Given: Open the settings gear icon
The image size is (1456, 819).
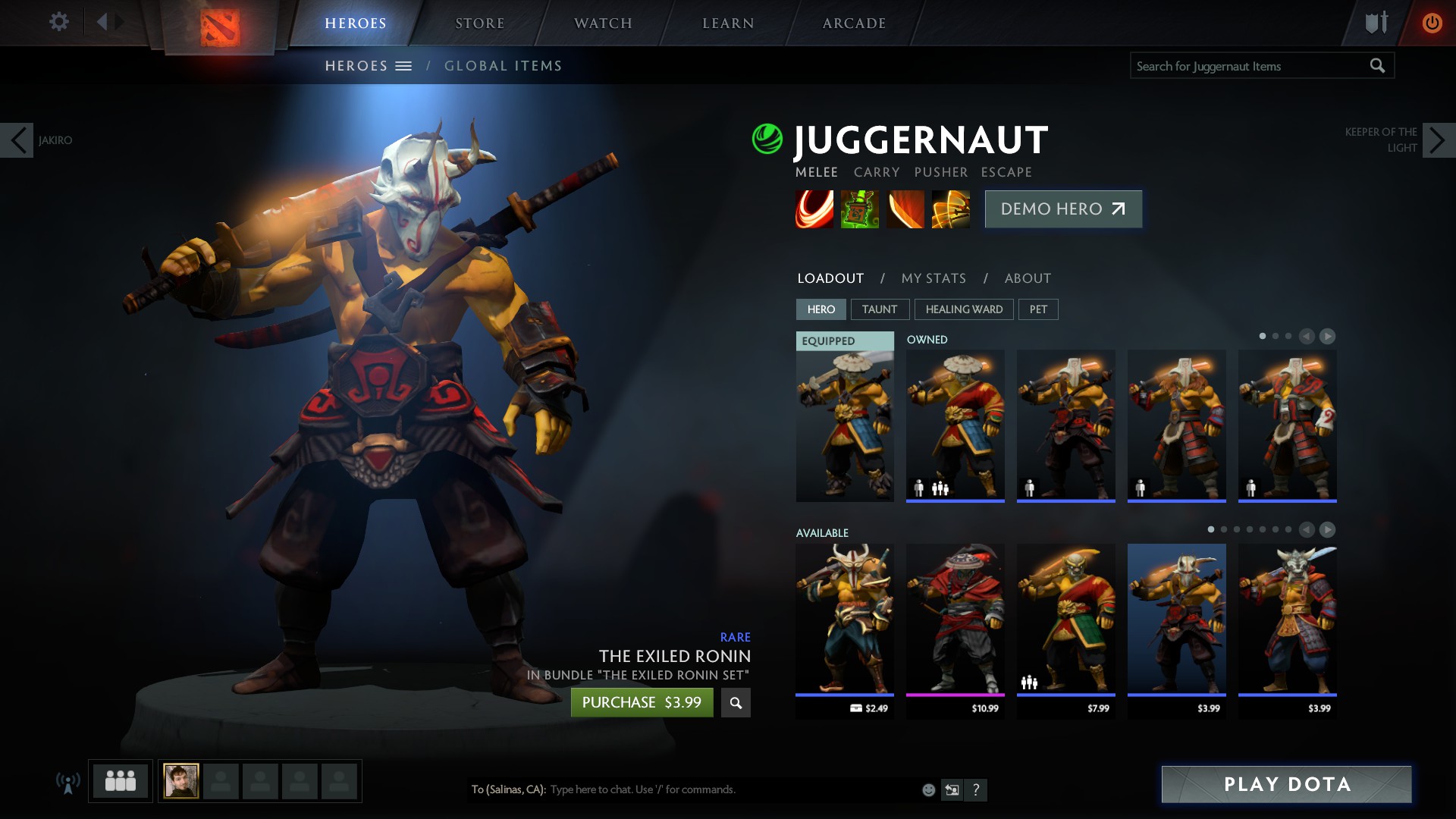Looking at the screenshot, I should click(58, 21).
